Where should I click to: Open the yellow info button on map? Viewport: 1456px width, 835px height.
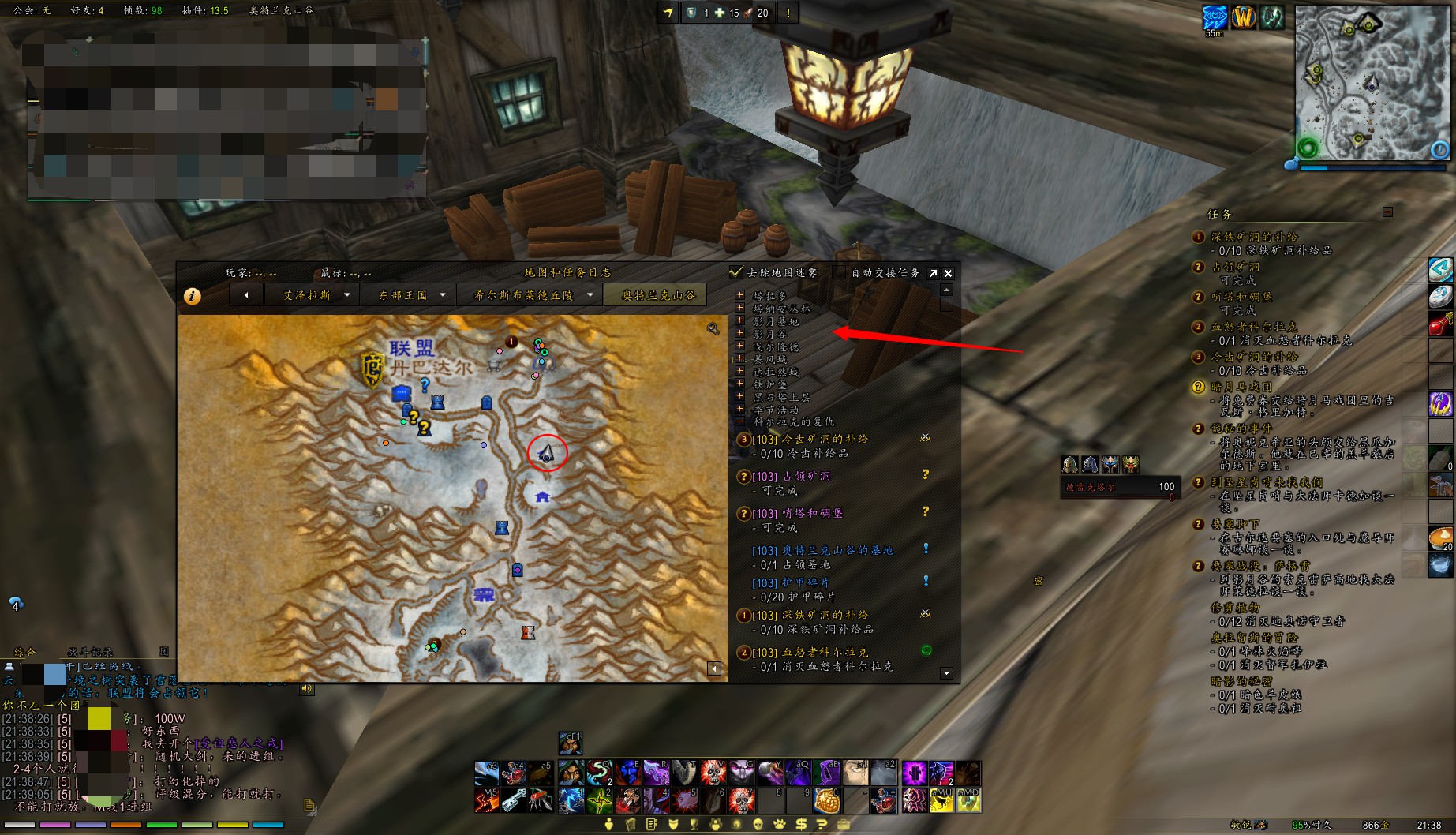tap(192, 296)
